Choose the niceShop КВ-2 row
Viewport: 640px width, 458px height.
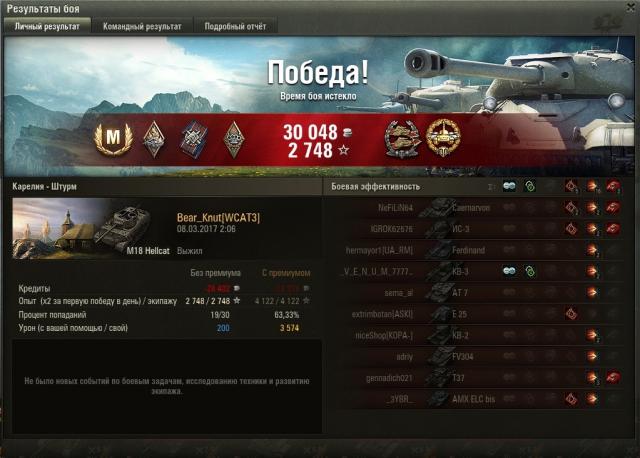(x=472, y=334)
